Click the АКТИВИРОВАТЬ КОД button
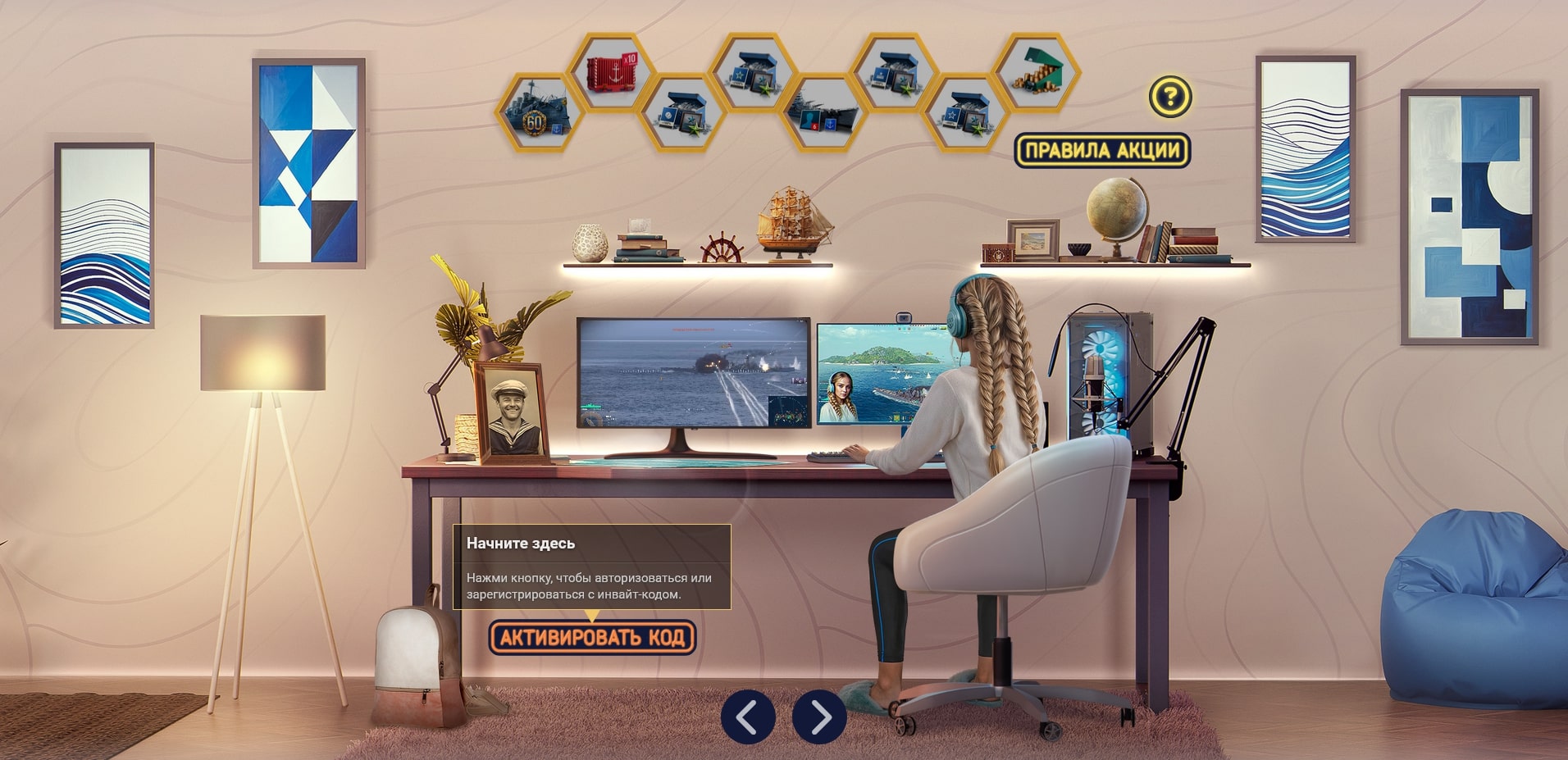The height and width of the screenshot is (760, 1568). pyautogui.click(x=592, y=637)
